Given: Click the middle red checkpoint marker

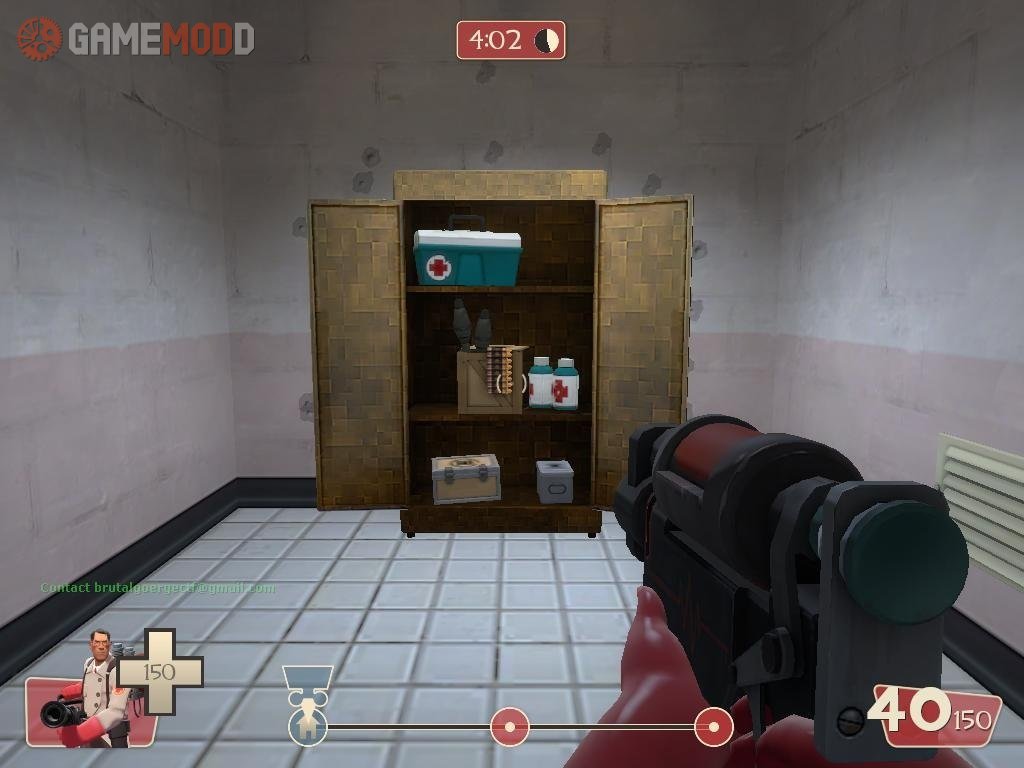Looking at the screenshot, I should (x=509, y=726).
